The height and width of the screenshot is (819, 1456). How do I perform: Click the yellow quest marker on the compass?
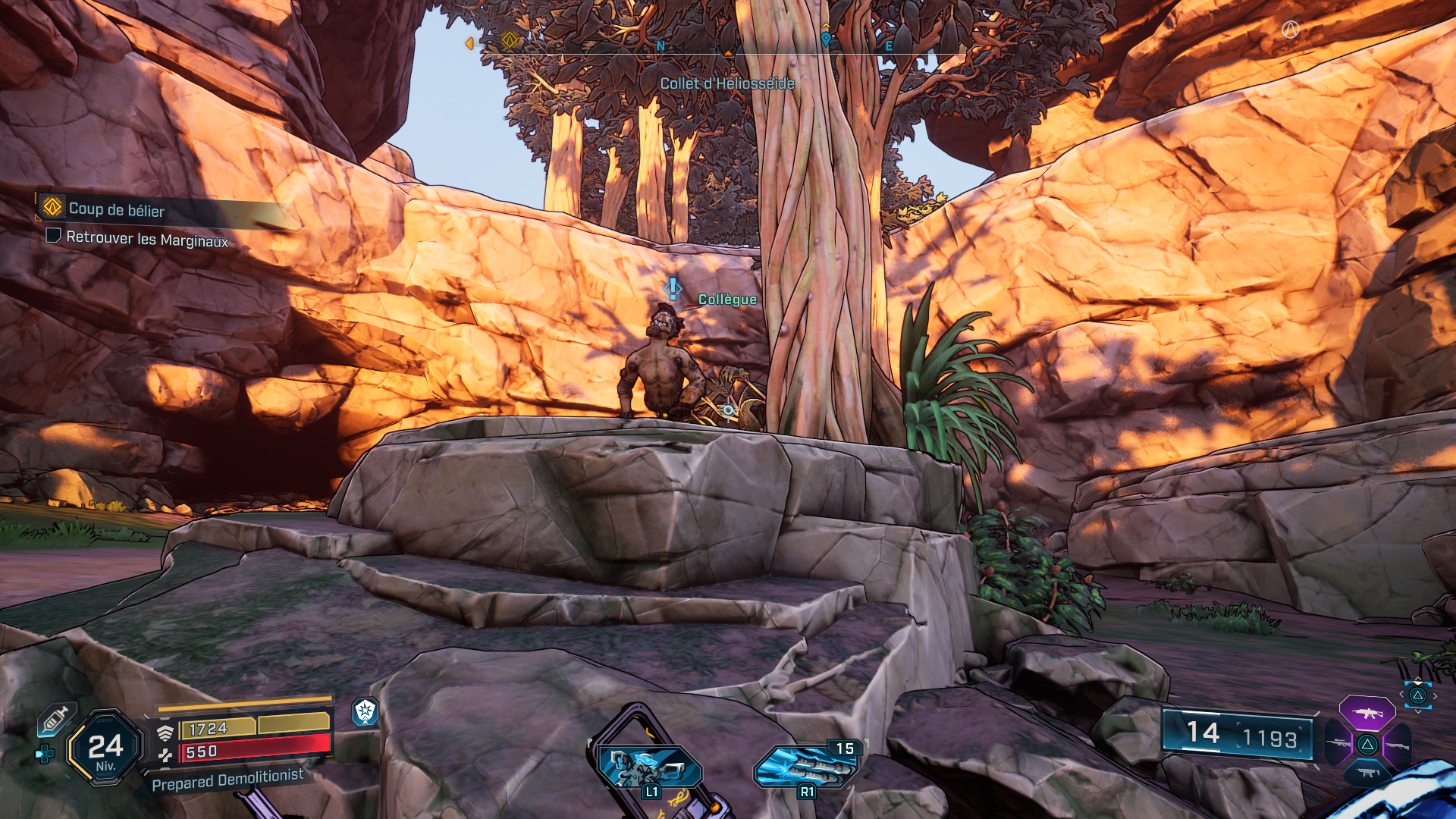[510, 39]
